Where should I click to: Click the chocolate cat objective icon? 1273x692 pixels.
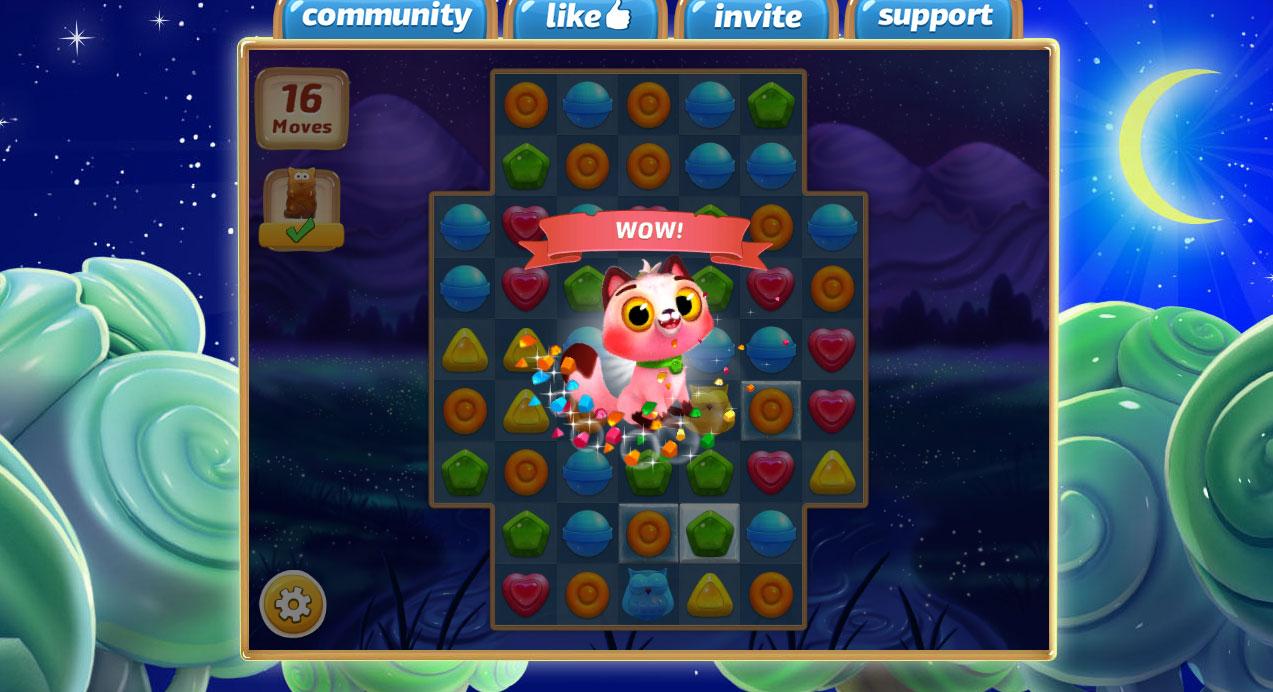click(x=301, y=197)
